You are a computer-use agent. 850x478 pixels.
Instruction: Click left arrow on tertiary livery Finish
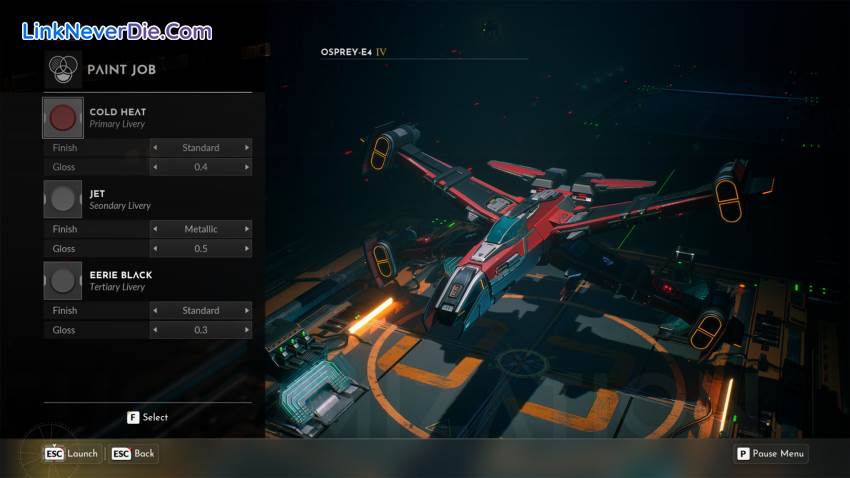click(155, 310)
